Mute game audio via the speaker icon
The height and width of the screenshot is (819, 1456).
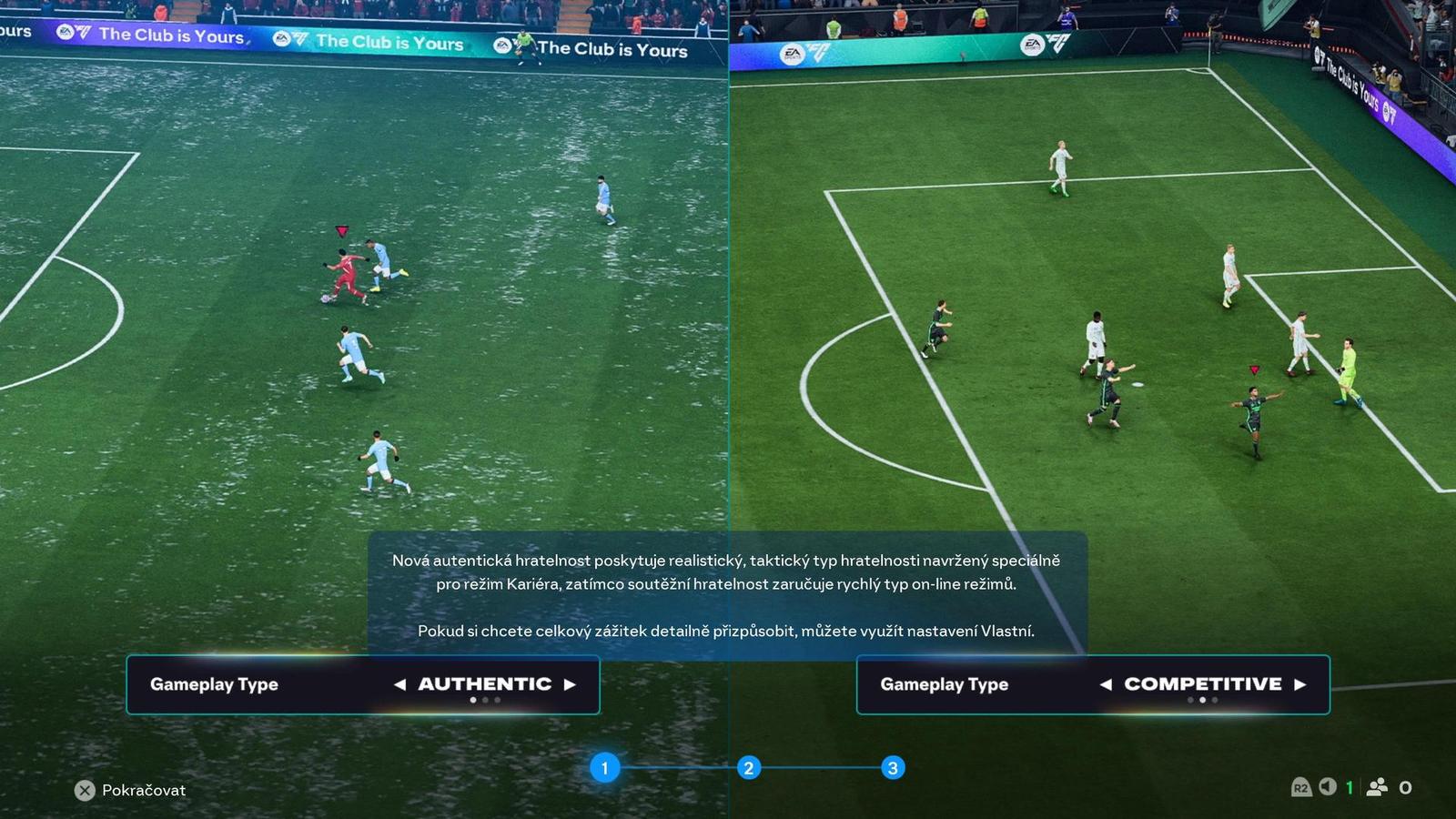click(1327, 787)
